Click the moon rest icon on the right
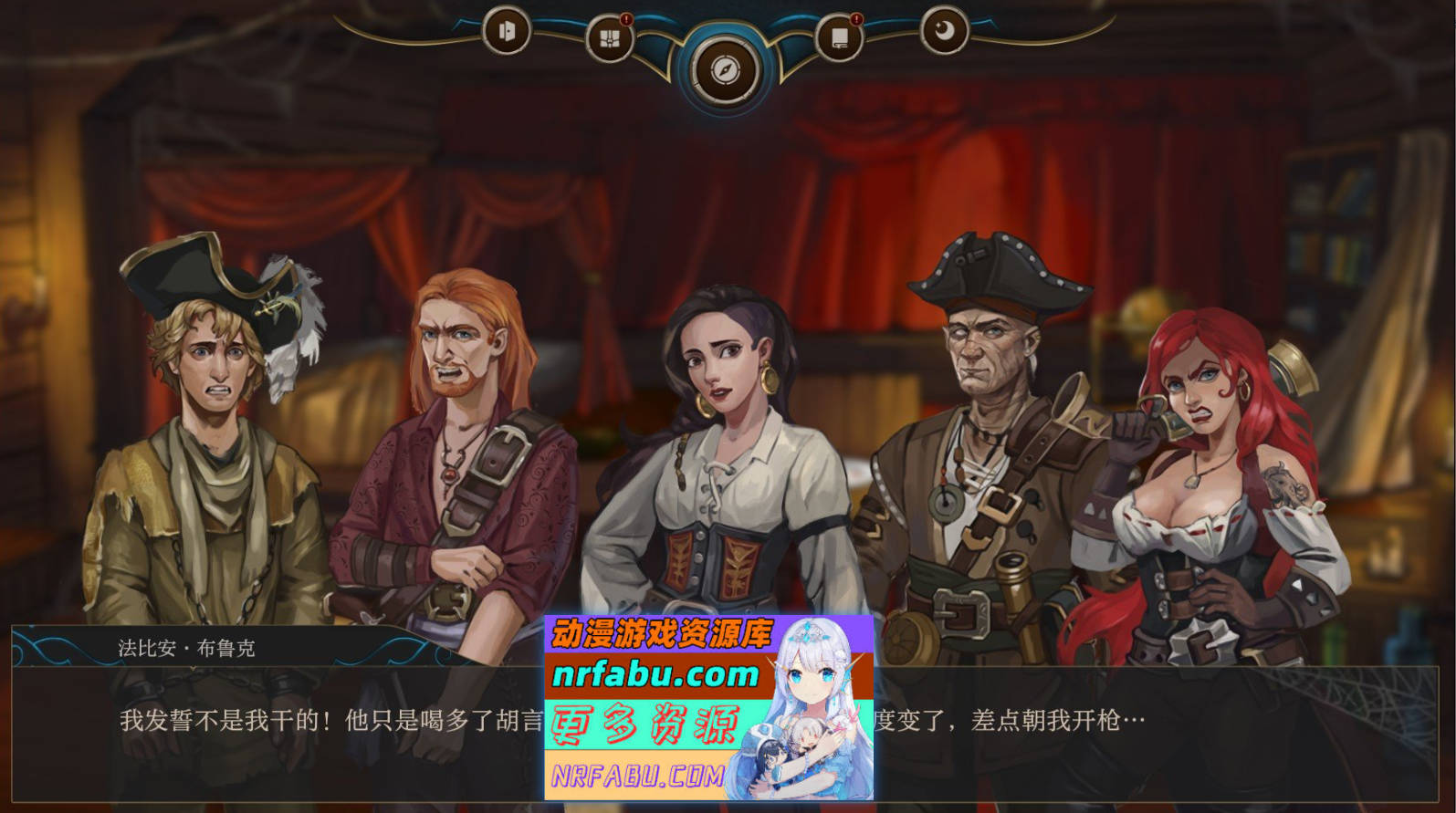Screen dimensions: 1456x813 click(x=945, y=29)
